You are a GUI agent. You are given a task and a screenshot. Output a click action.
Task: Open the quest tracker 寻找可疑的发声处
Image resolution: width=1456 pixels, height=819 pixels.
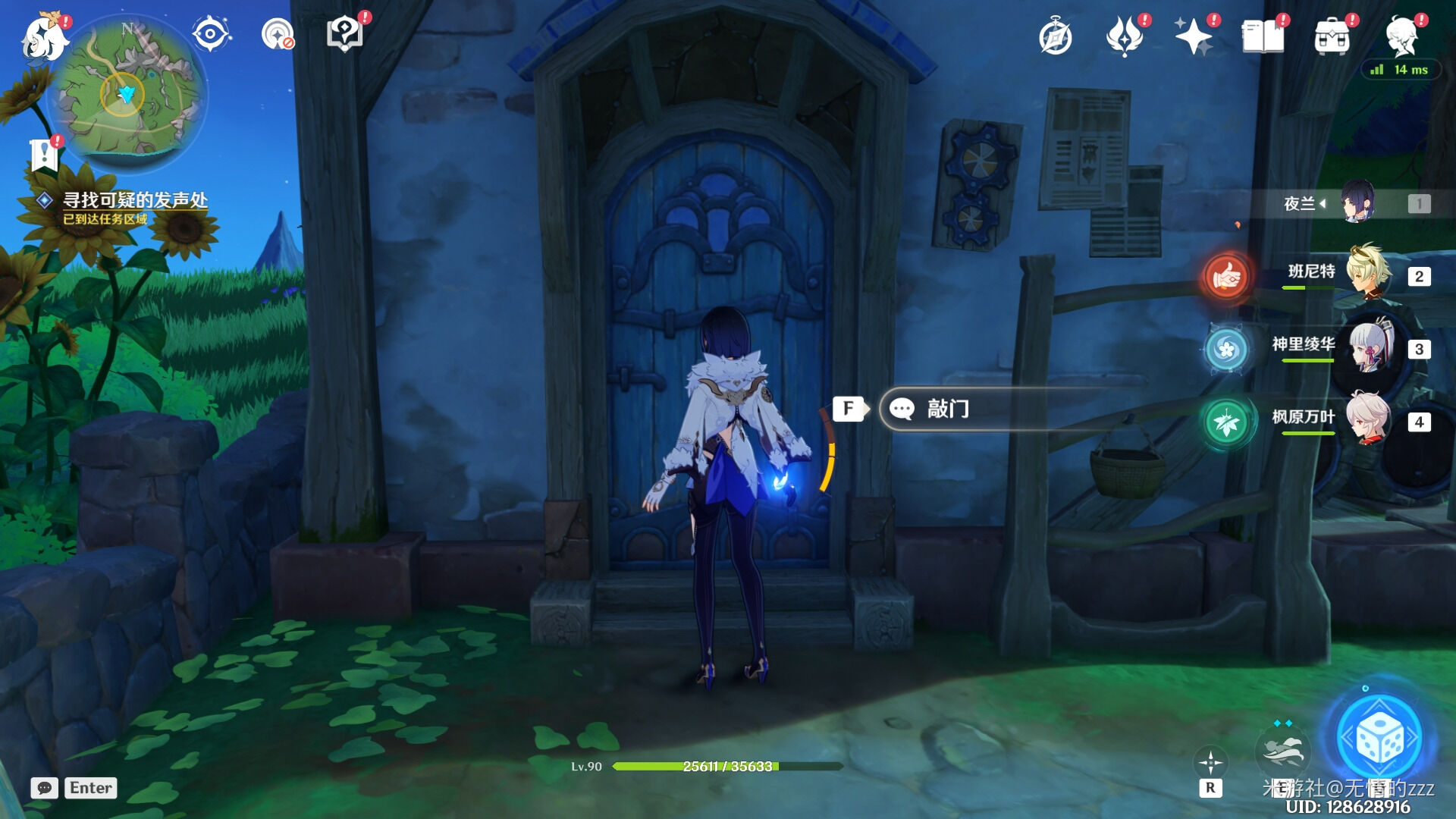(x=134, y=201)
